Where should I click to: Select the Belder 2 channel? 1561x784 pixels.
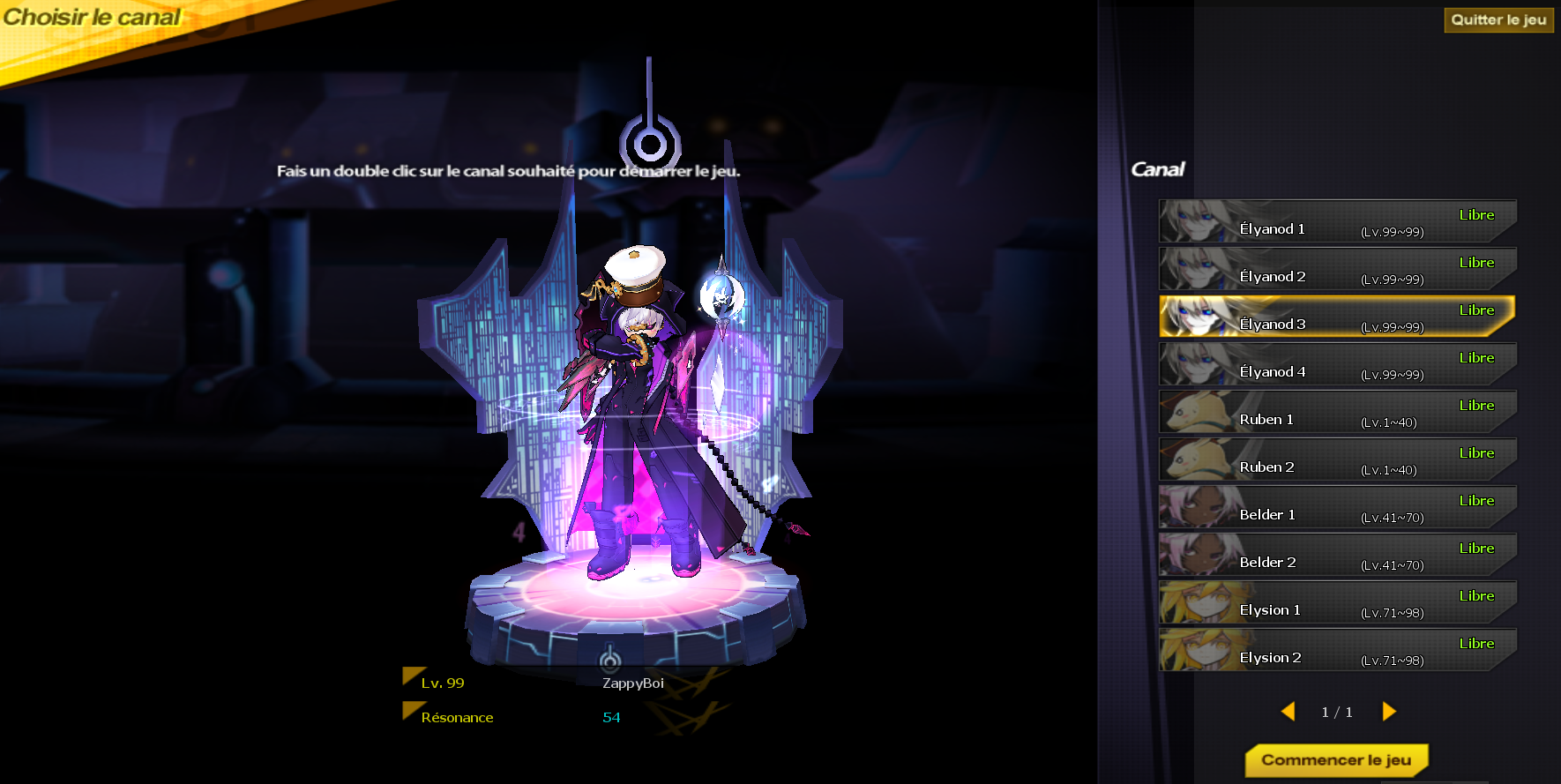click(x=1336, y=555)
